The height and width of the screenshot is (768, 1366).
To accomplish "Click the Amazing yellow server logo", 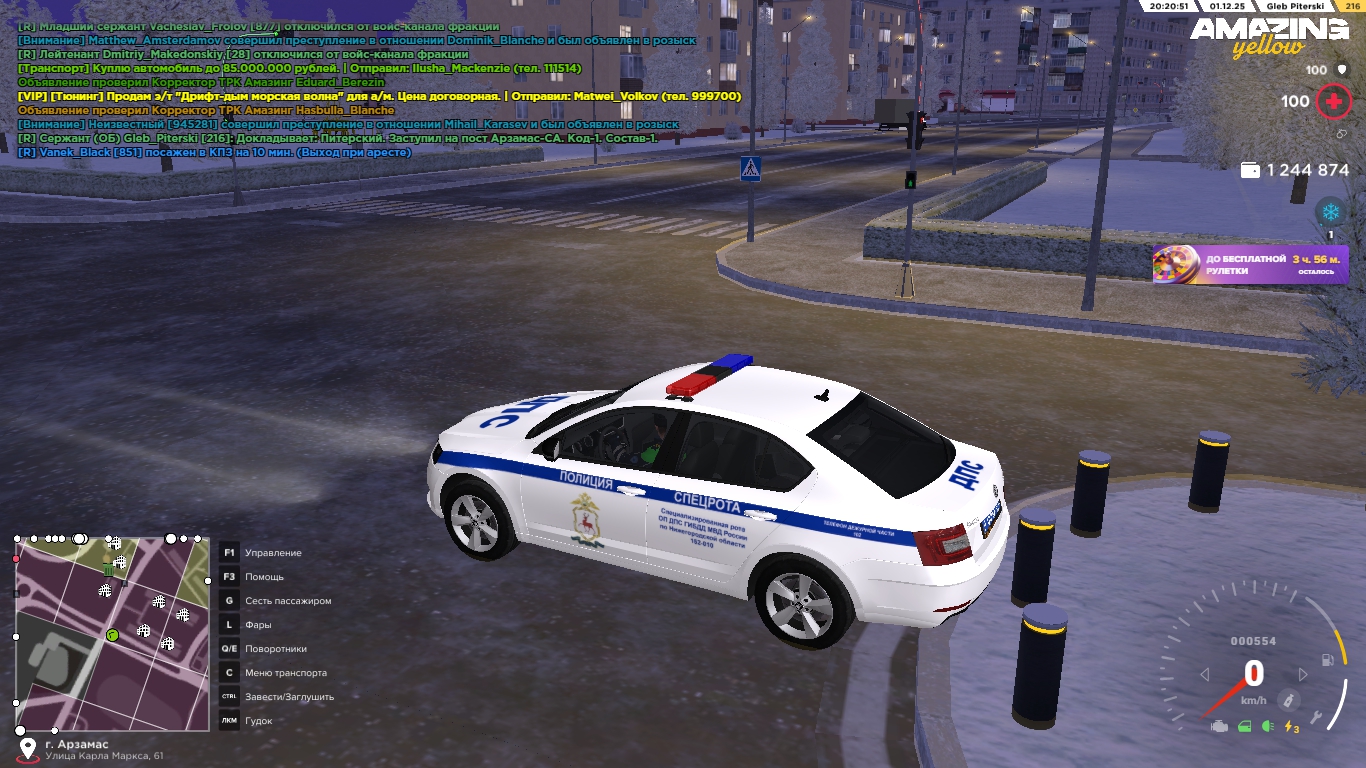I will (1268, 37).
